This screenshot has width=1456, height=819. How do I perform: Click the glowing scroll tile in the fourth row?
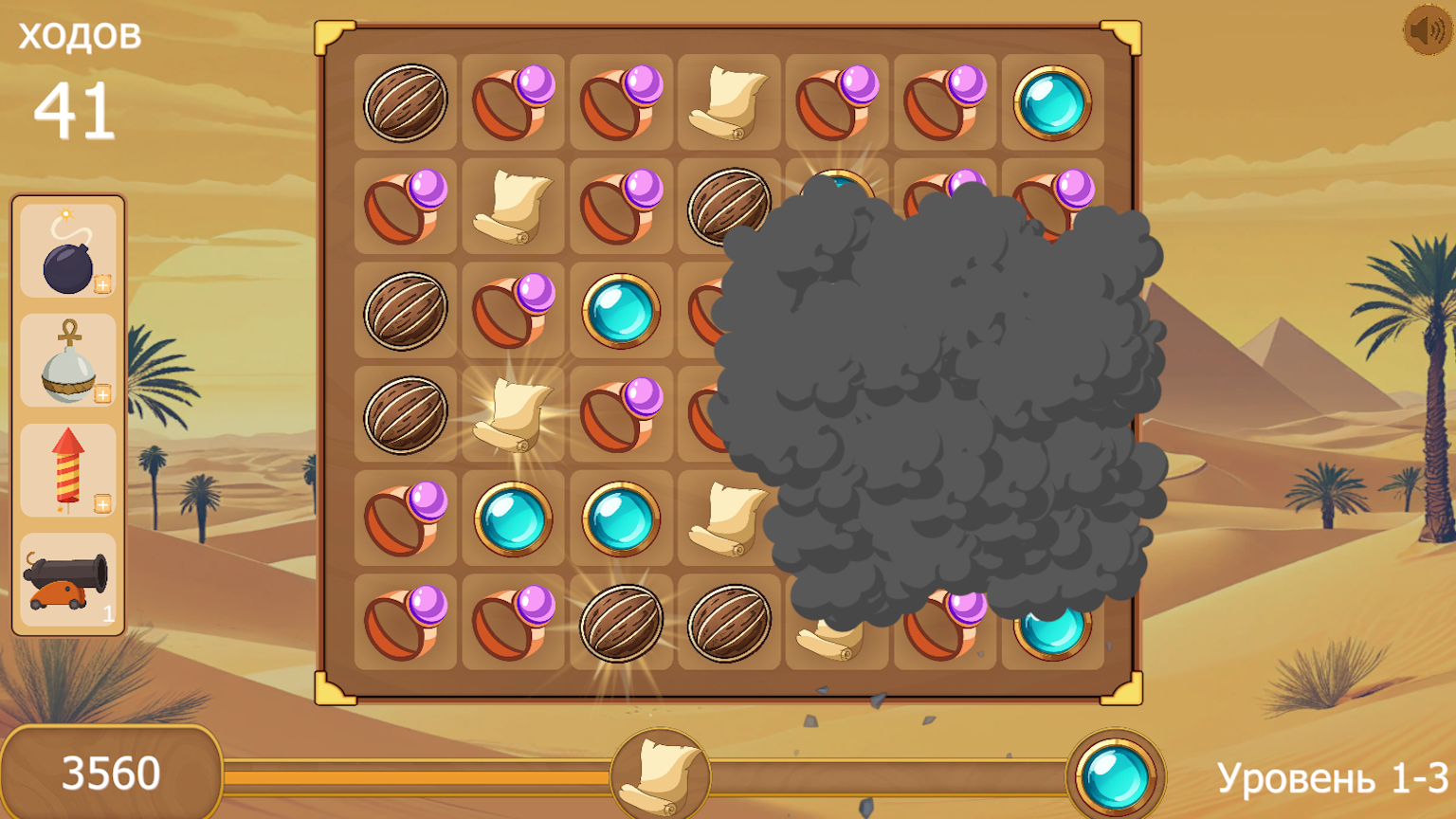(x=513, y=415)
